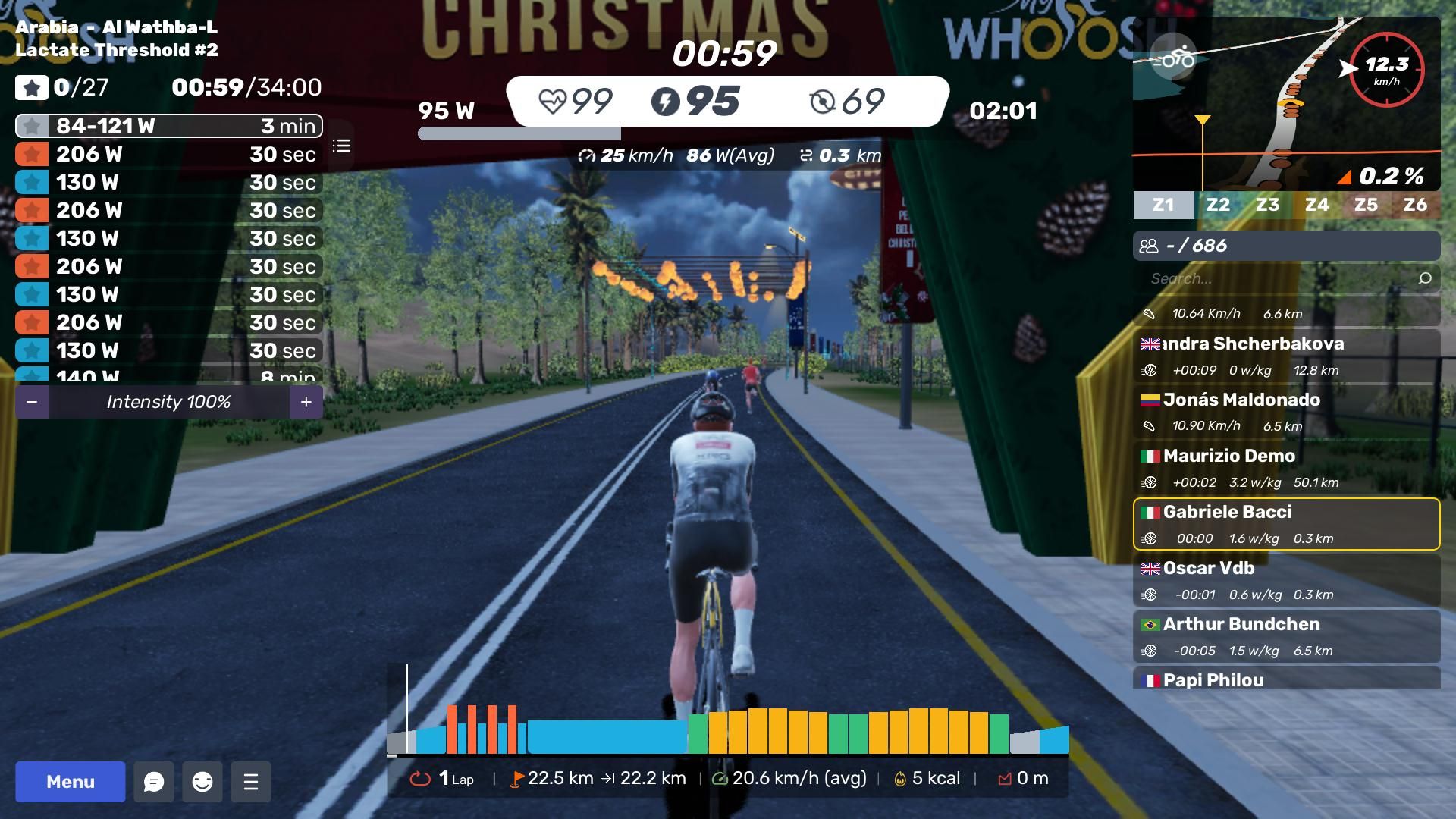Select rider Maurizio Demo in the list
The width and height of the screenshot is (1456, 819).
(x=1286, y=468)
